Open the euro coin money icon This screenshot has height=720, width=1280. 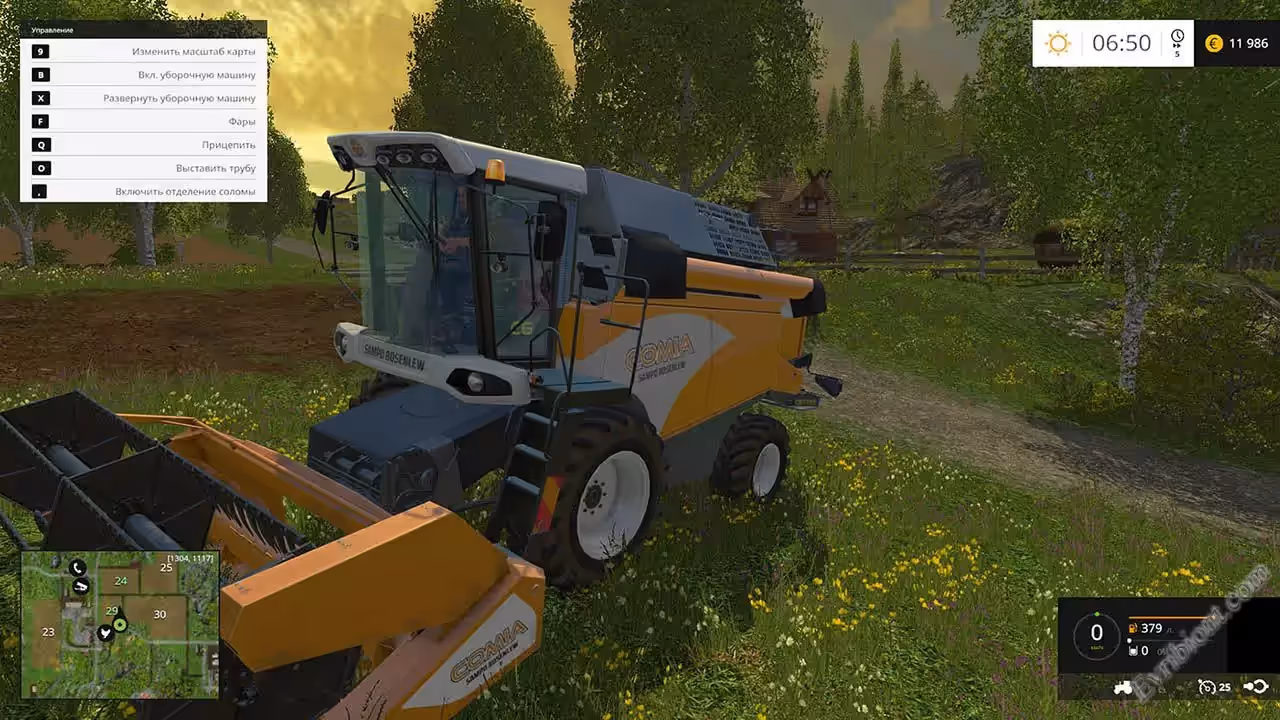pyautogui.click(x=1214, y=43)
